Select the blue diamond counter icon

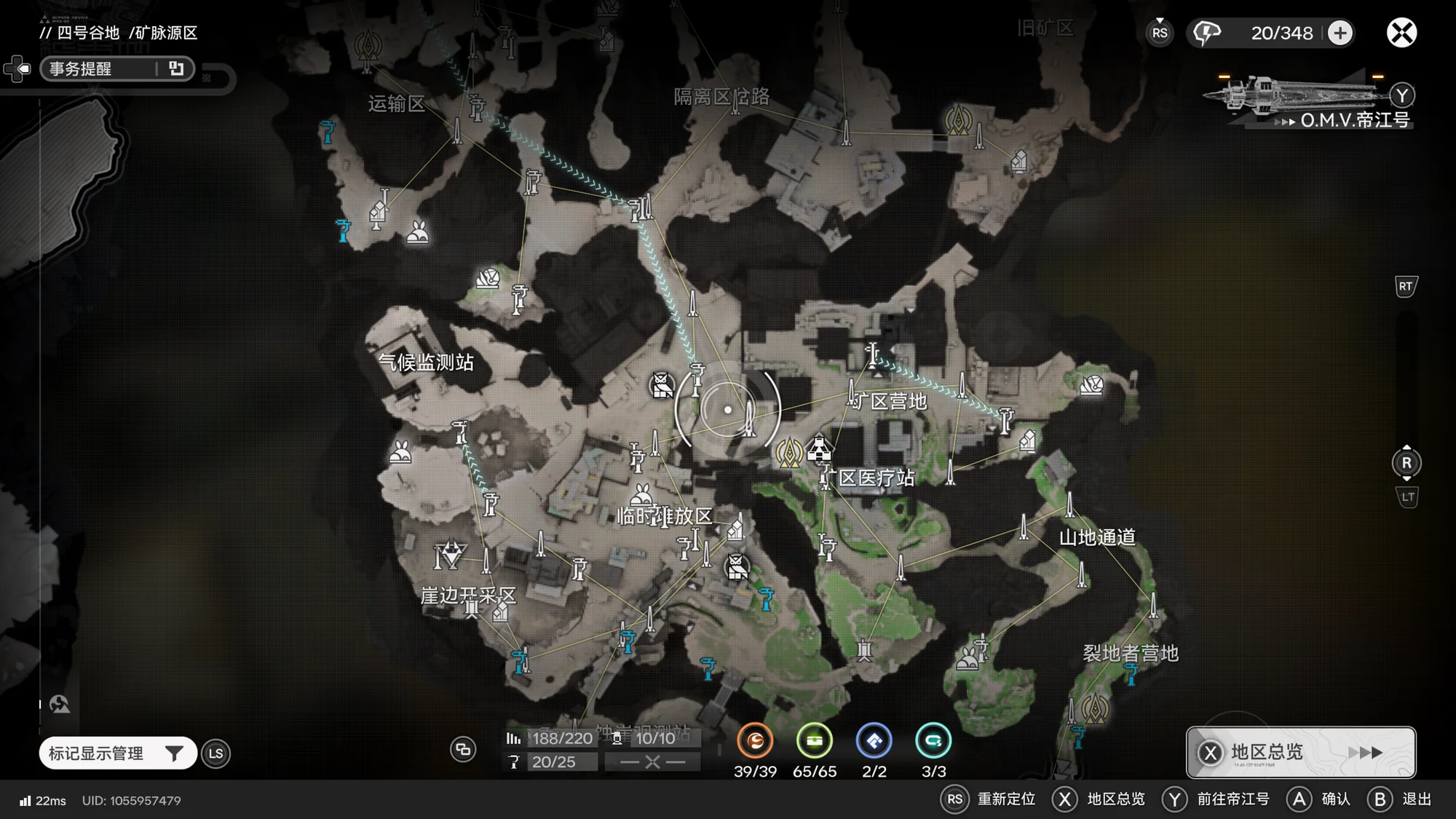(x=874, y=741)
